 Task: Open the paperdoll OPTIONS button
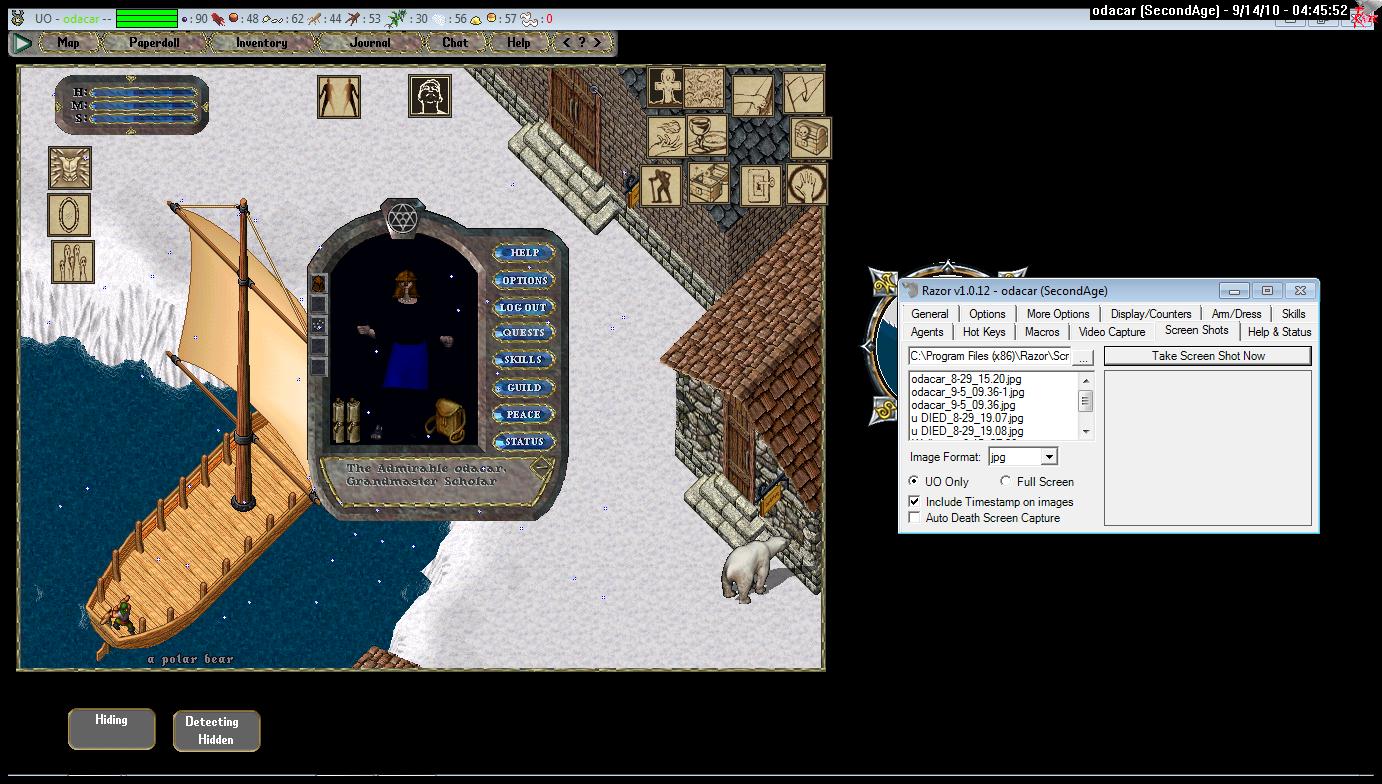point(524,280)
